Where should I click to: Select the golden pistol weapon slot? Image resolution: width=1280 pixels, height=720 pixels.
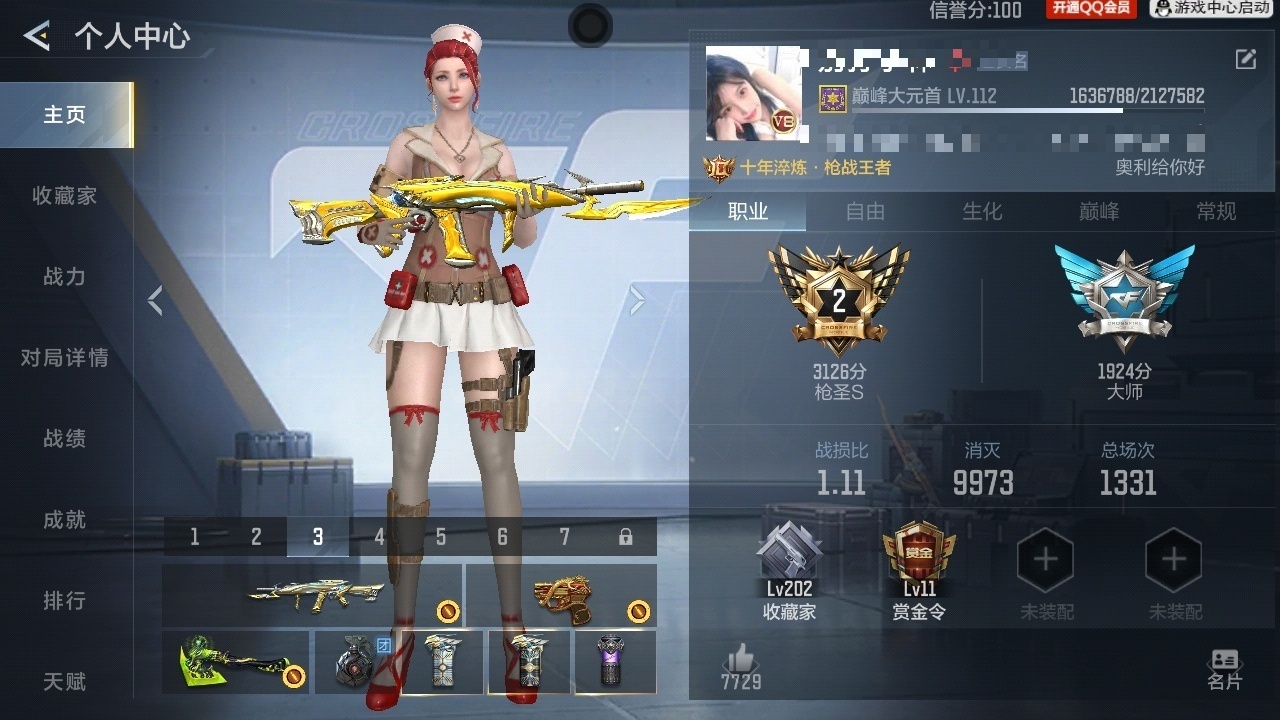[562, 595]
